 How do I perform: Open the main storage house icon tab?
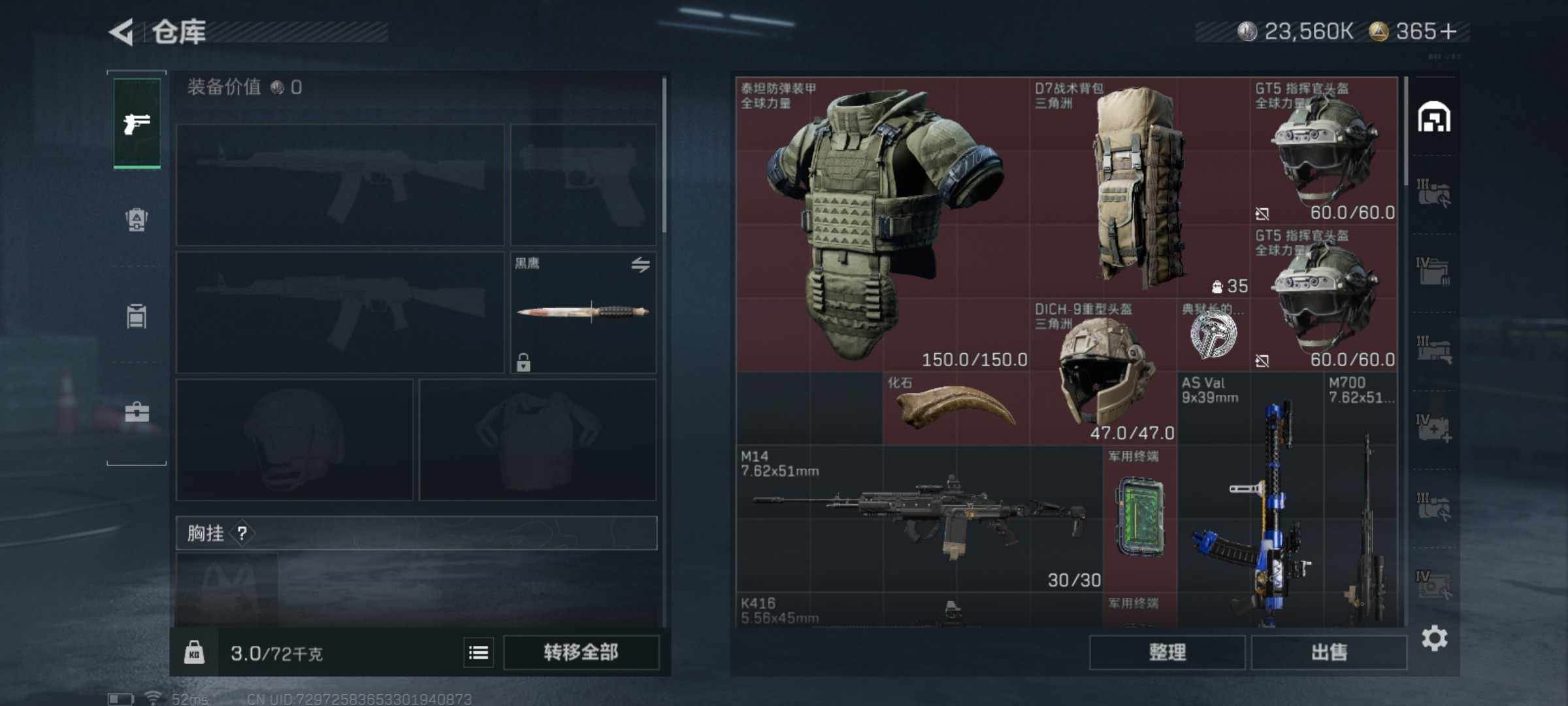click(x=1434, y=118)
